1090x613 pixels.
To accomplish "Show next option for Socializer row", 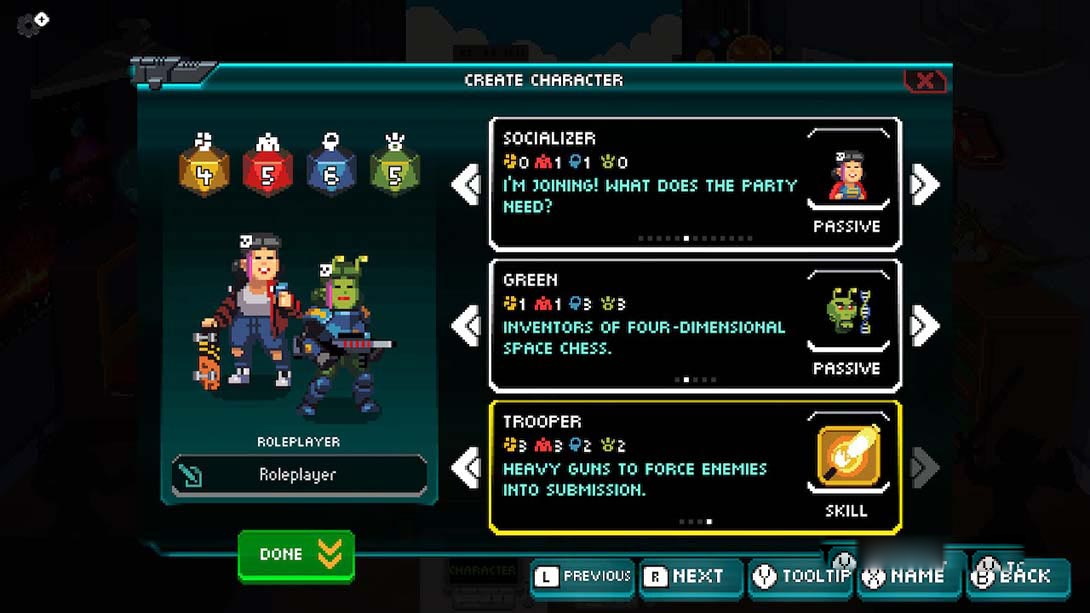I will pos(925,185).
